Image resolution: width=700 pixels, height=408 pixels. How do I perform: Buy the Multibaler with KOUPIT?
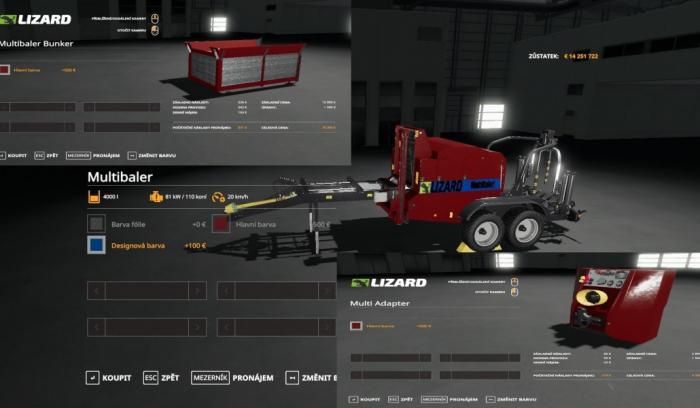[113, 378]
